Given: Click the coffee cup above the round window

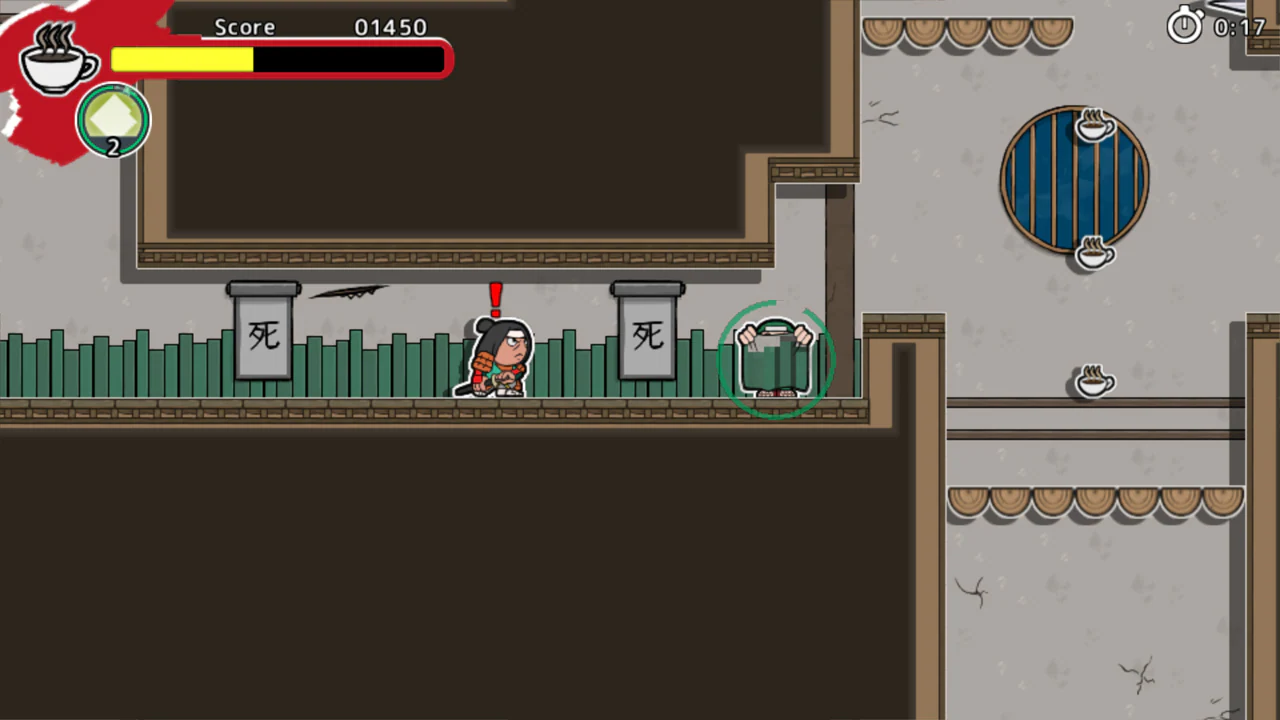Looking at the screenshot, I should click(1093, 126).
